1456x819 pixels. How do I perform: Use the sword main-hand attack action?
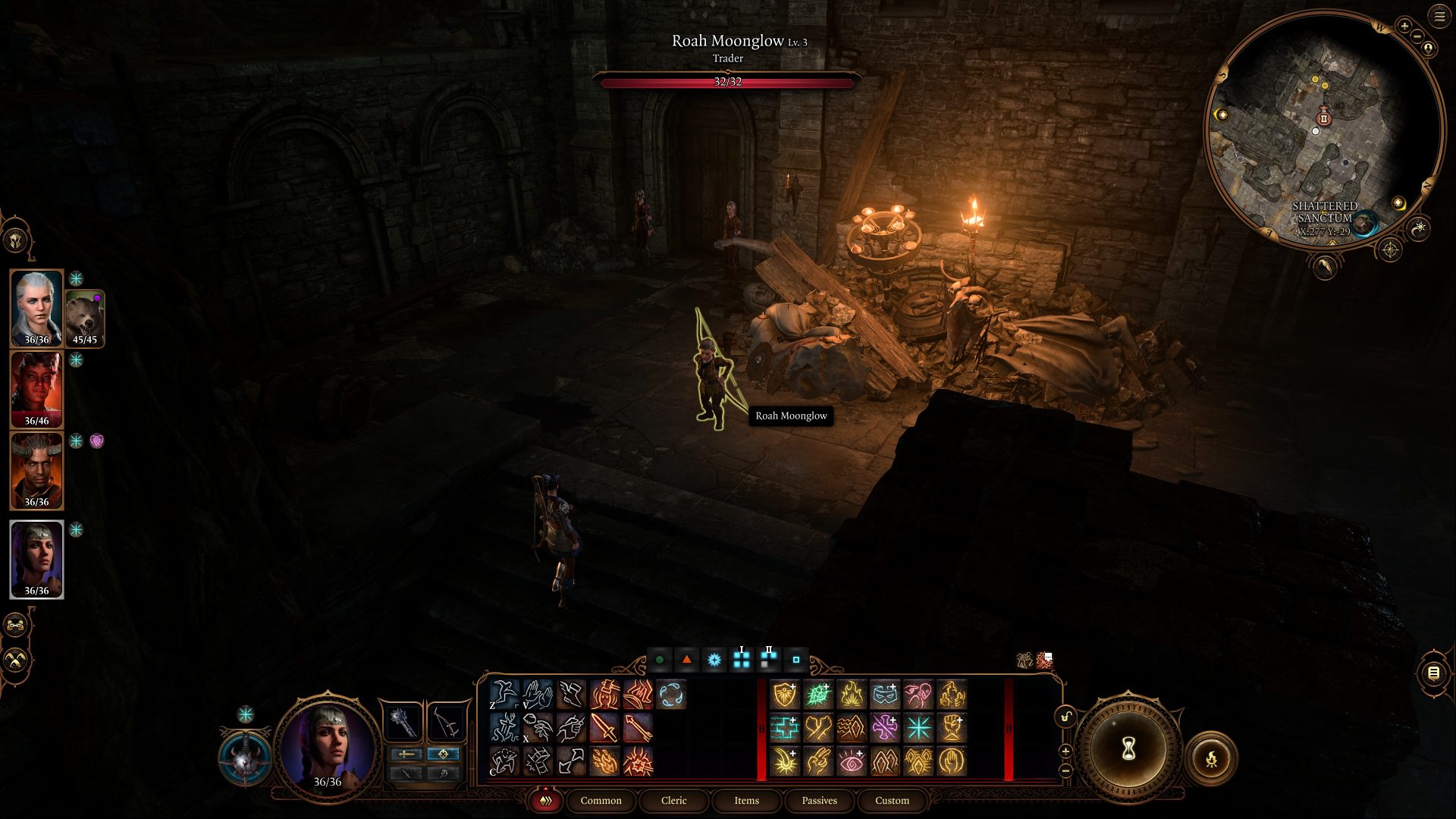pyautogui.click(x=604, y=728)
